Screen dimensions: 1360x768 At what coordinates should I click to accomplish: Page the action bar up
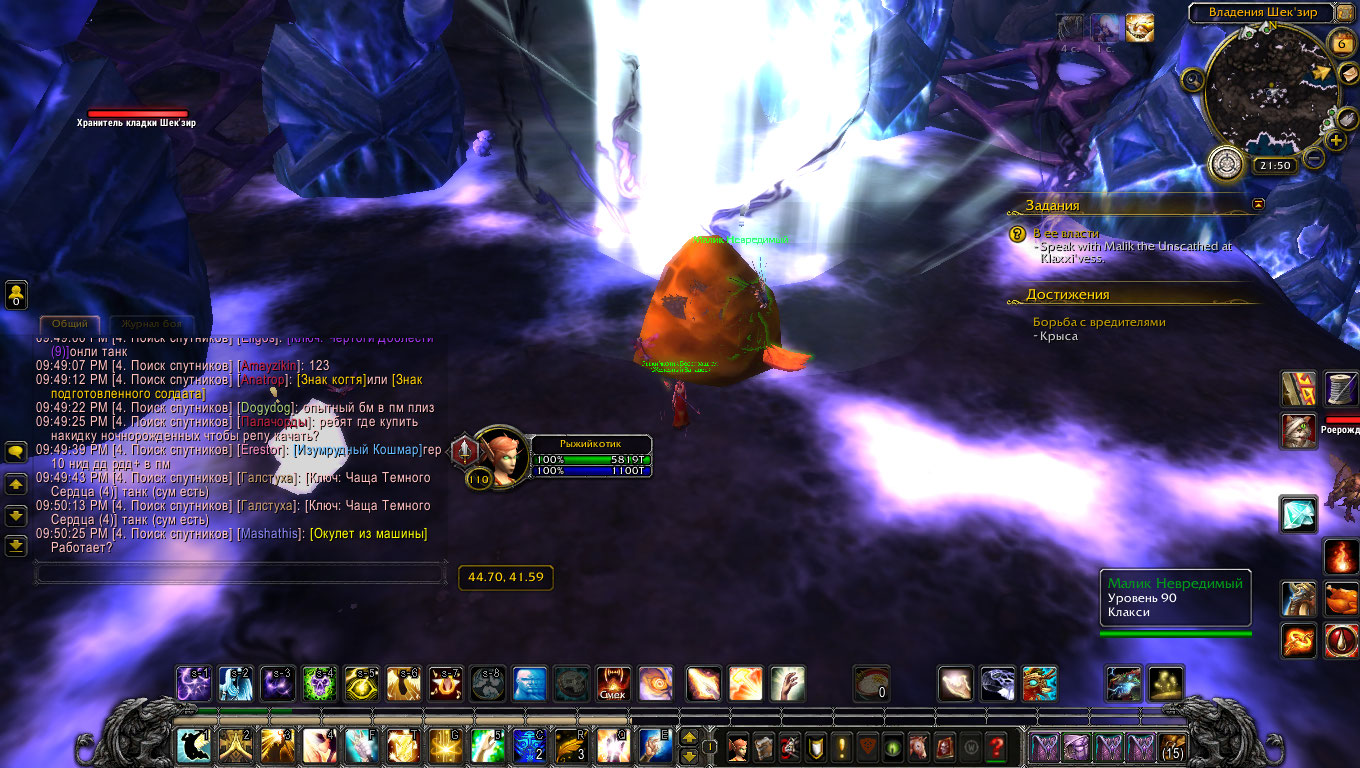click(x=688, y=737)
